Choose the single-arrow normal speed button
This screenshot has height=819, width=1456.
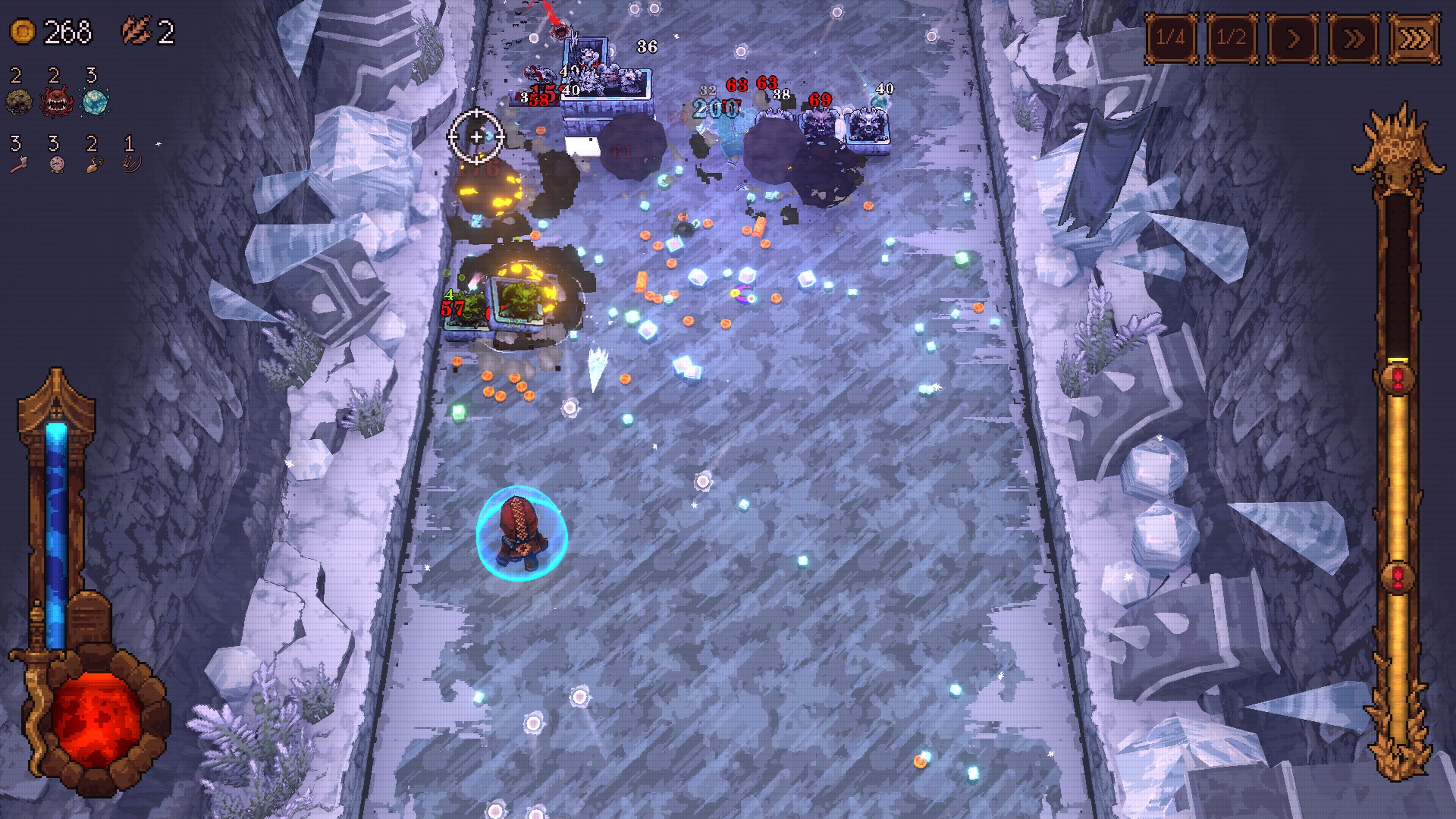point(1293,38)
